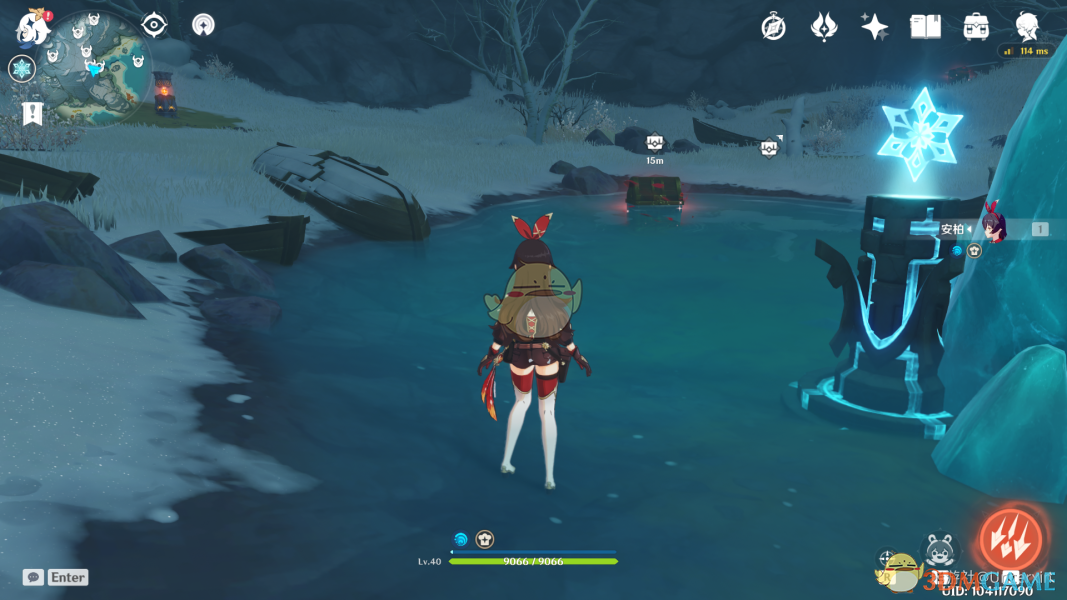Open the quest banner with exclamation mark
Screen dimensions: 1067x600
coord(31,112)
